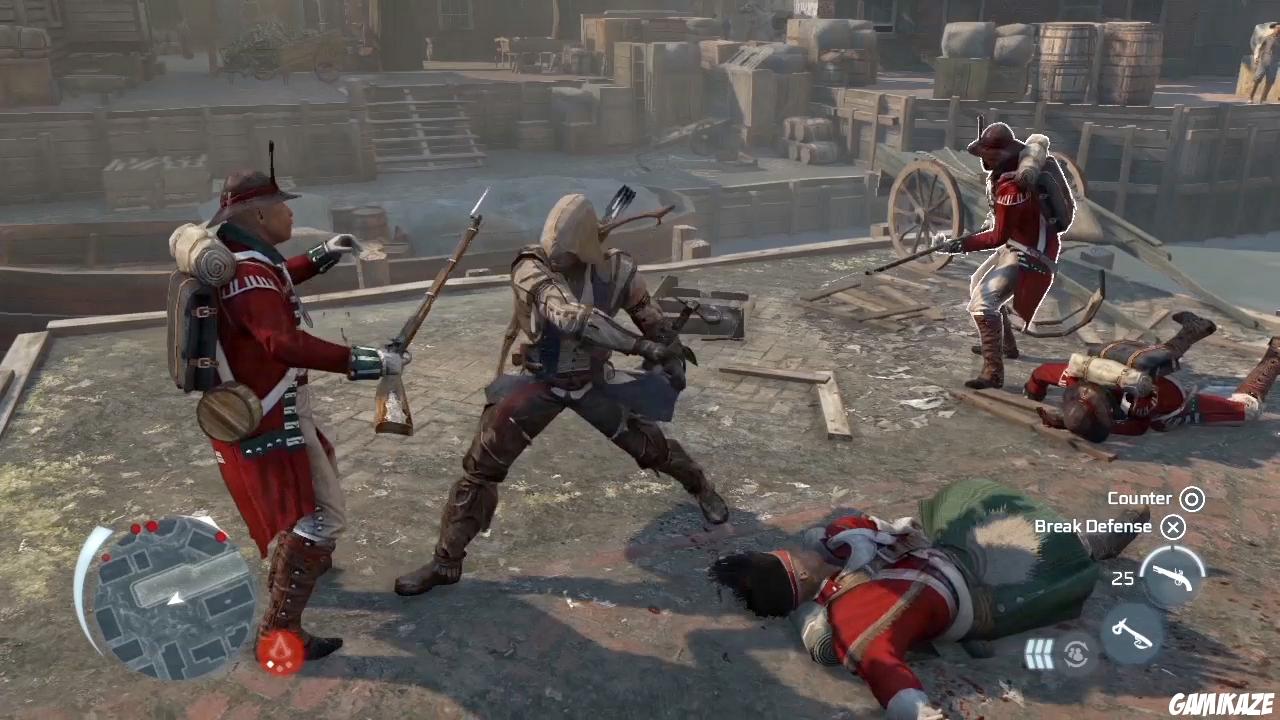Click the crowd recruit icon beside the arrows
This screenshot has width=1280, height=720.
tap(1076, 653)
